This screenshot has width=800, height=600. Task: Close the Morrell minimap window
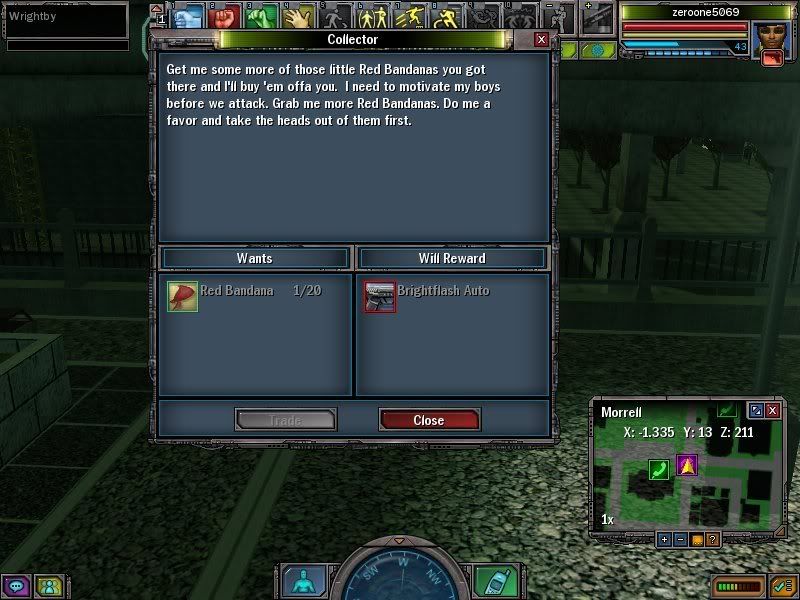tap(774, 410)
